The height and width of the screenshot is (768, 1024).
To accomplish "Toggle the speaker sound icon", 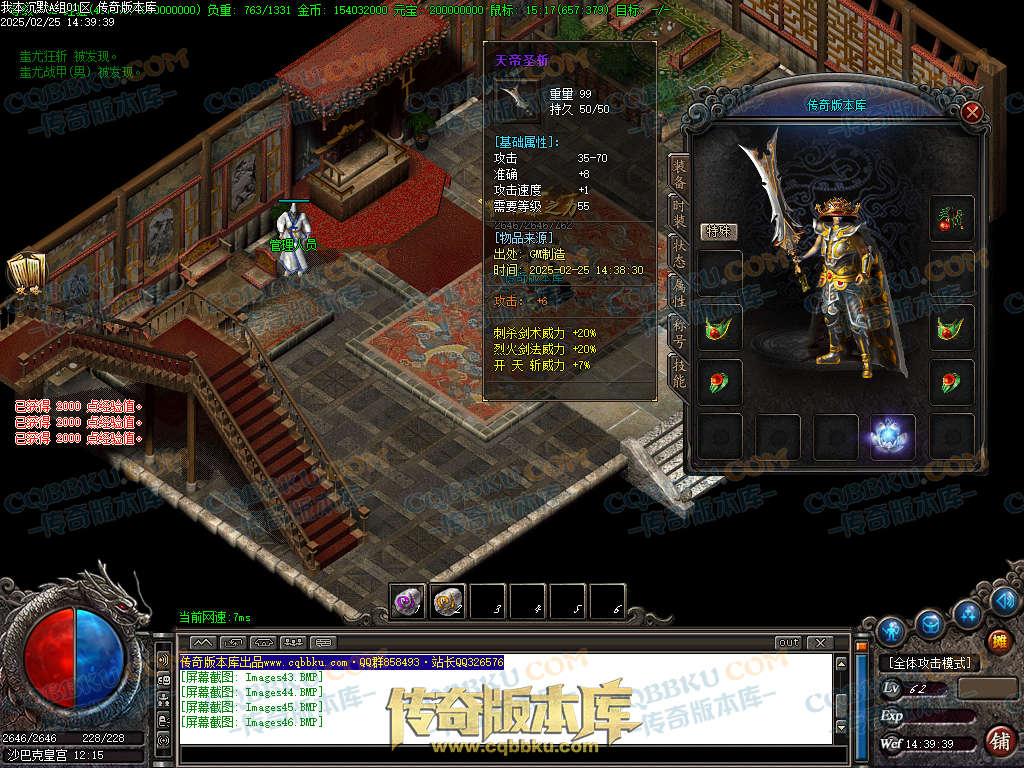I will [162, 661].
